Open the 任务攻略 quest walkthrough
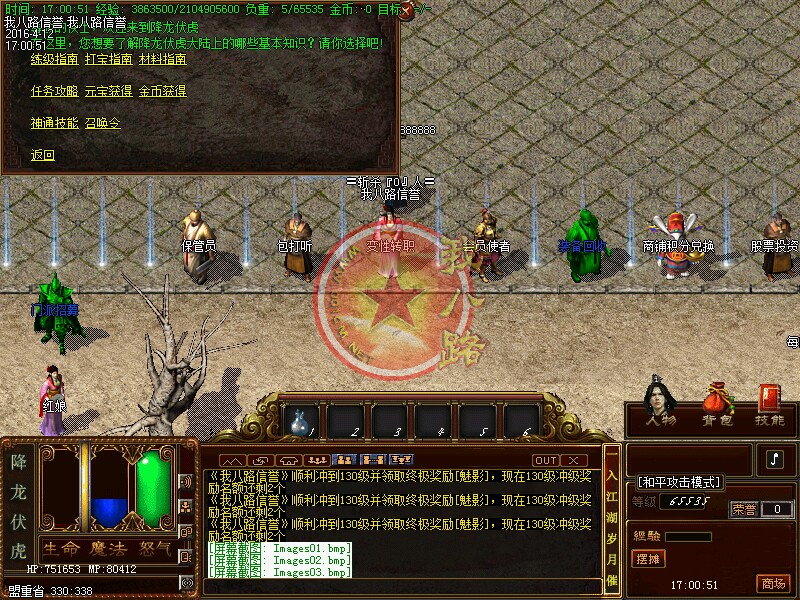This screenshot has height=600, width=800. point(54,91)
